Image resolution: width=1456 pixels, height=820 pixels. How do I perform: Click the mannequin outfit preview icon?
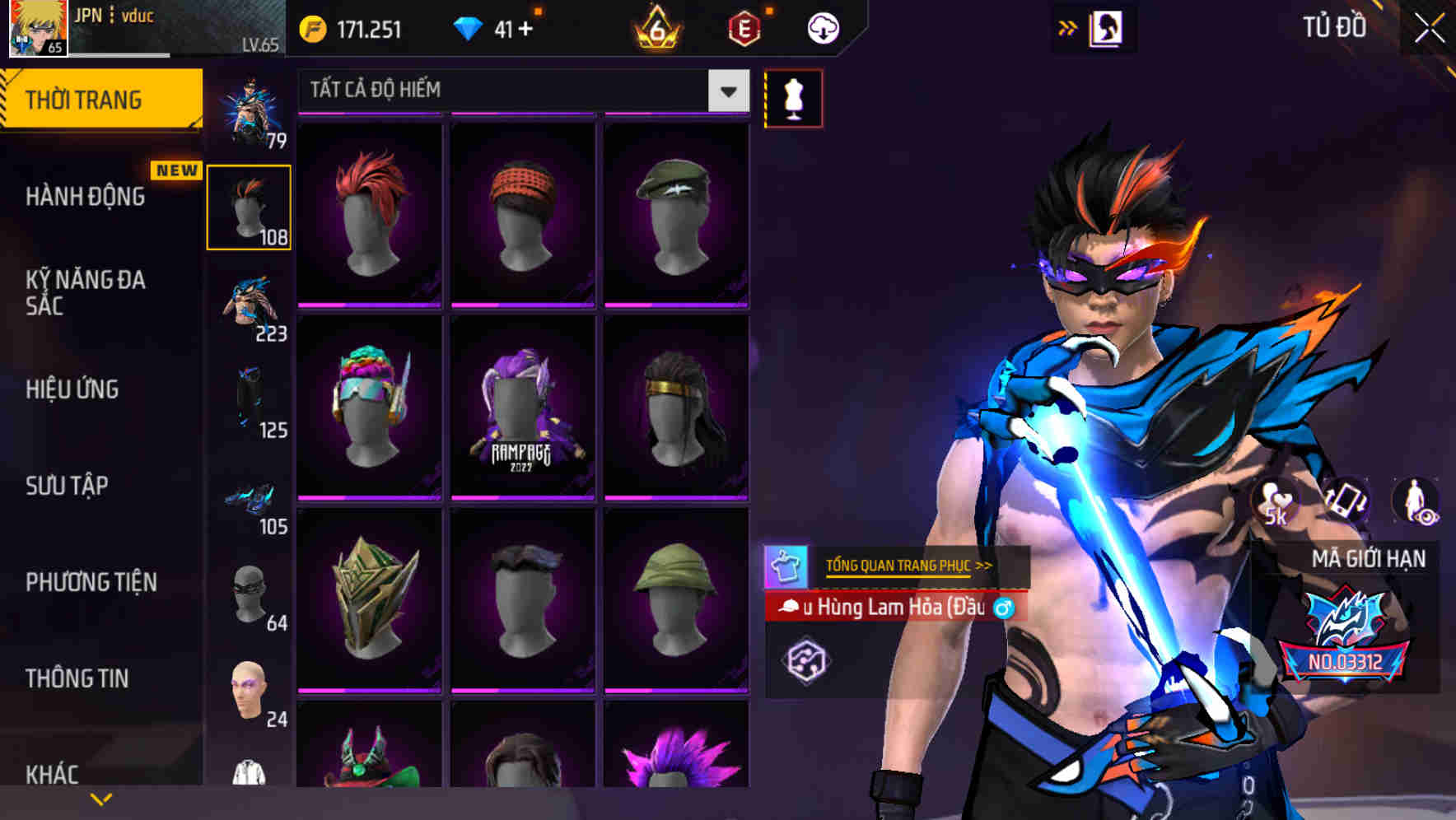[x=793, y=99]
